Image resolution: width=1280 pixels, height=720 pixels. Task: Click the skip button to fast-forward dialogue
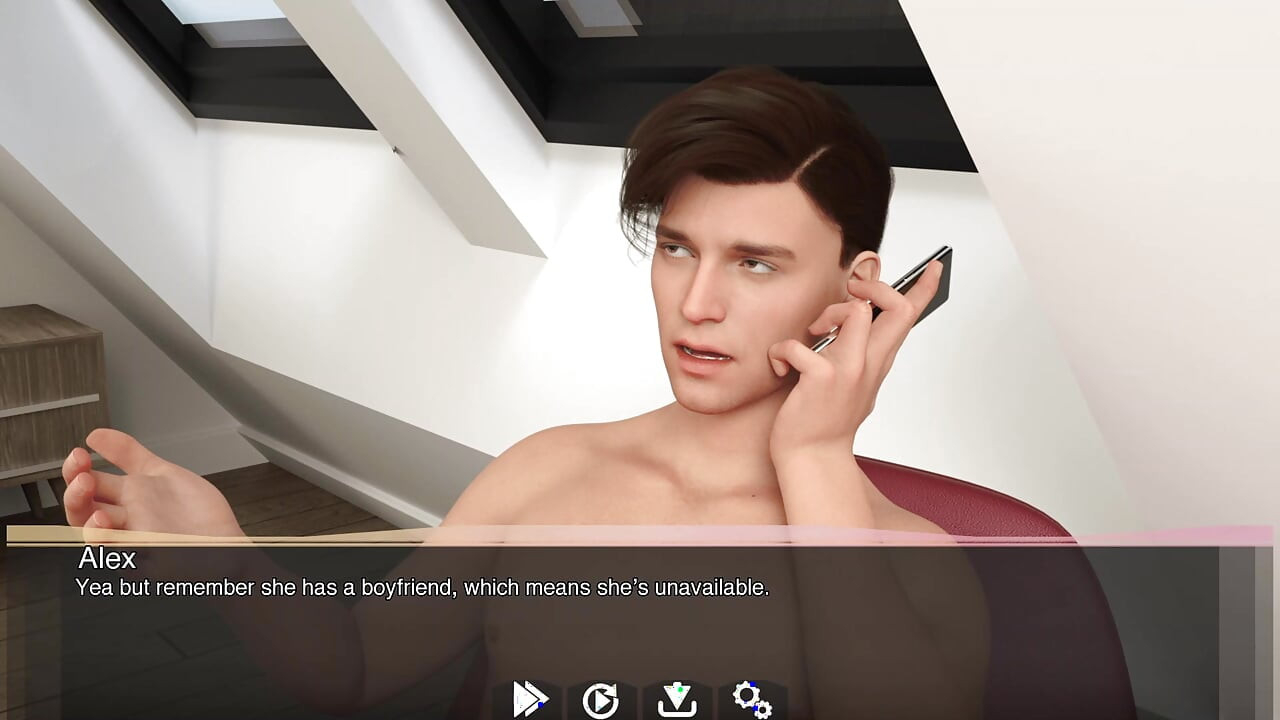530,697
